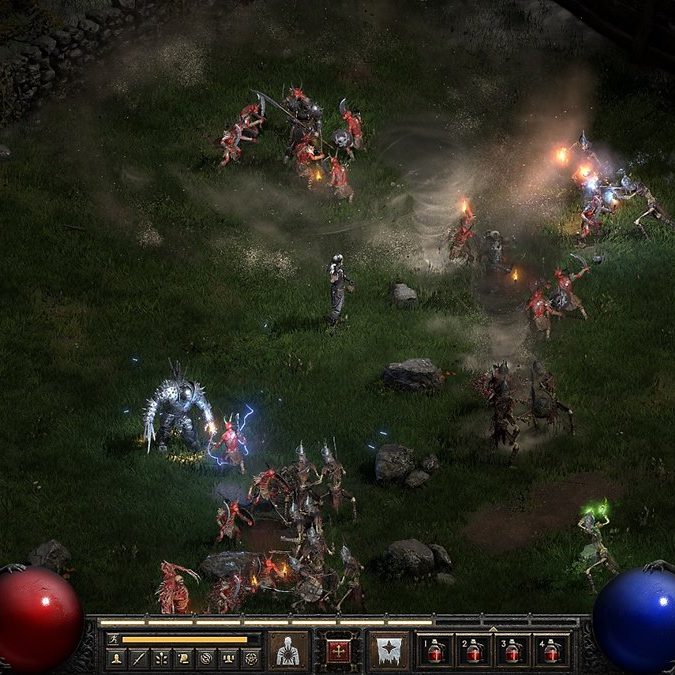Viewport: 675px width, 675px height.
Task: Open the quest log scroll icon
Action: tap(183, 658)
